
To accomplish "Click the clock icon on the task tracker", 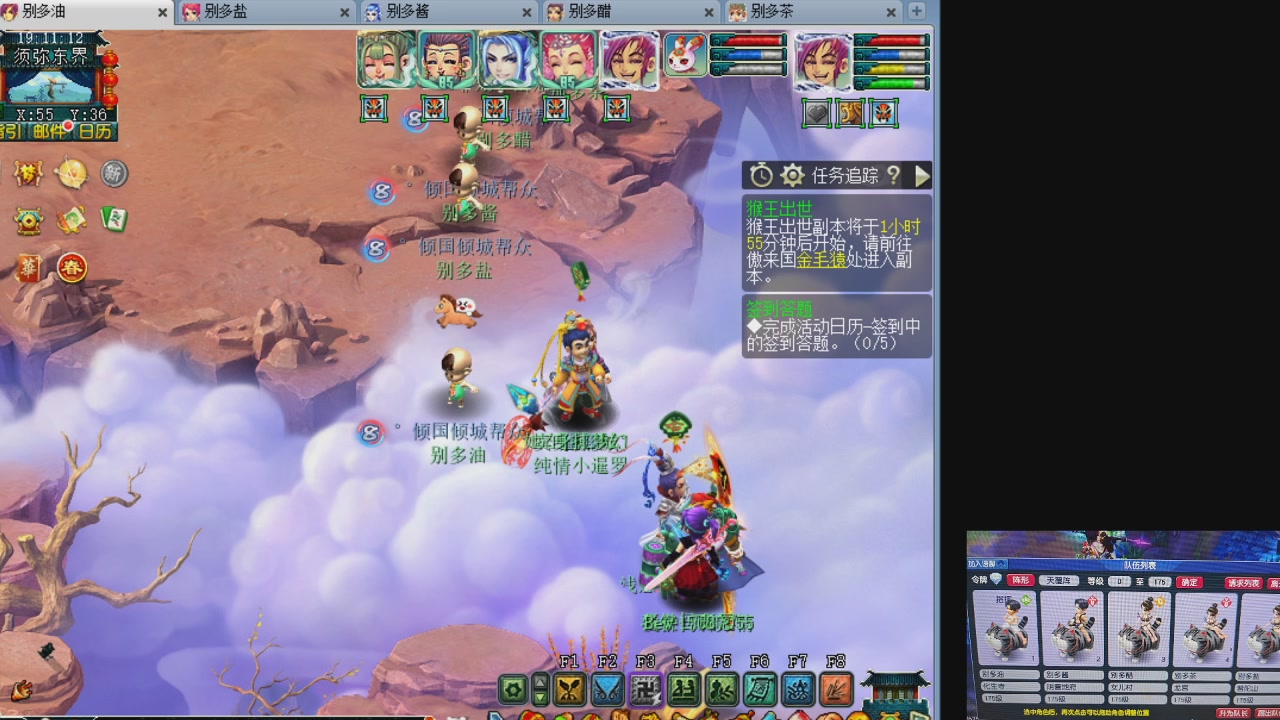I will 761,175.
